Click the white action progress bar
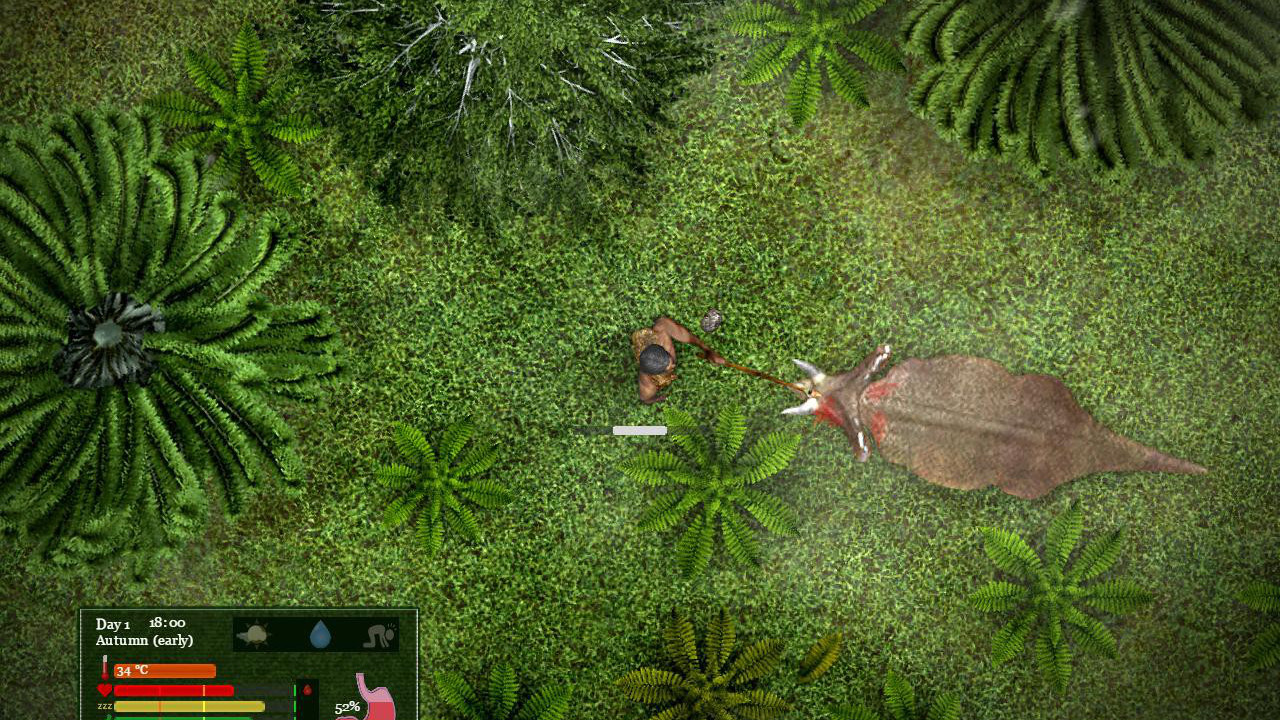This screenshot has width=1280, height=720. click(x=640, y=429)
